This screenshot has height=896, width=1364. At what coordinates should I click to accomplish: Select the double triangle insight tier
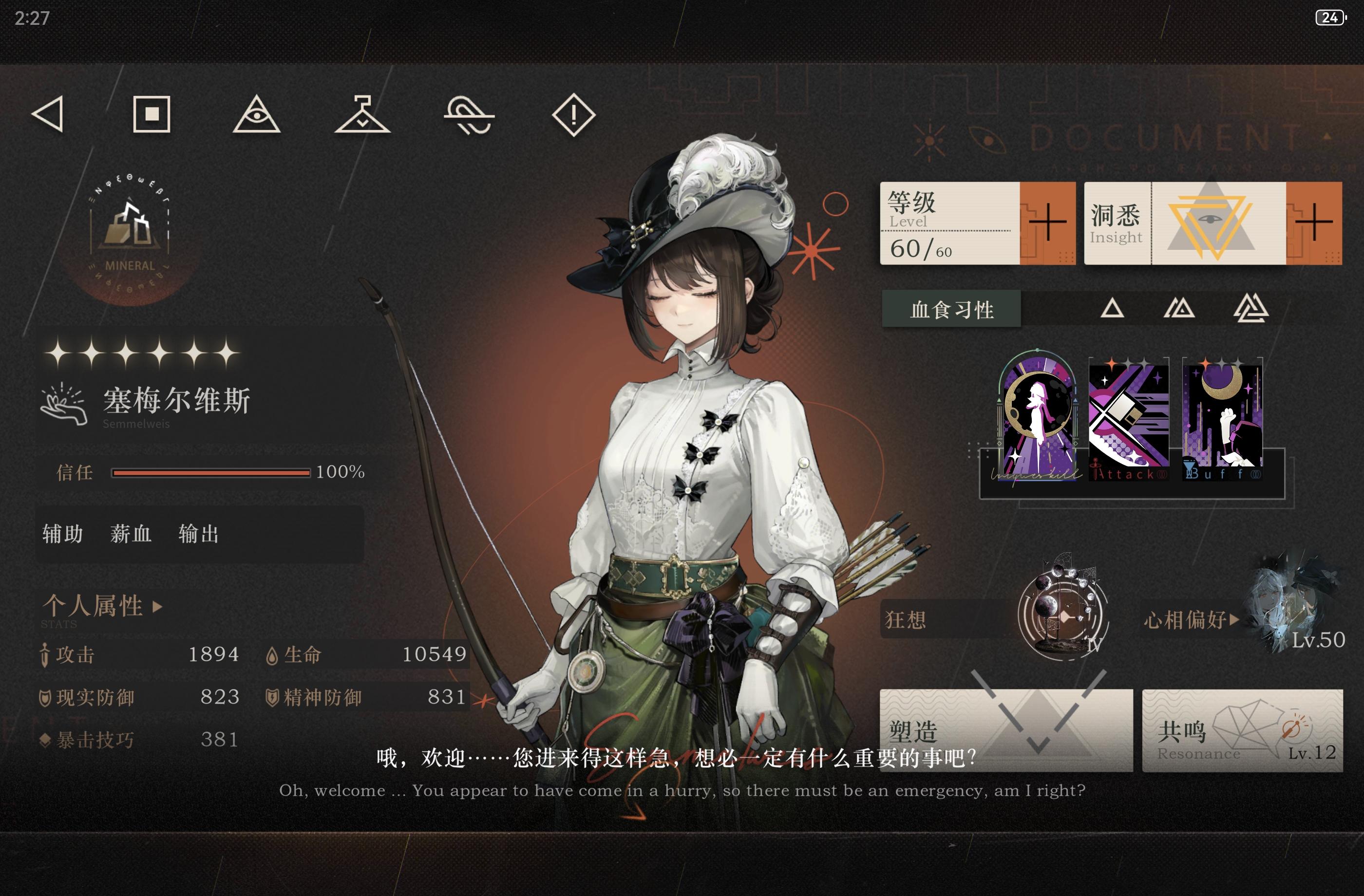(1179, 309)
